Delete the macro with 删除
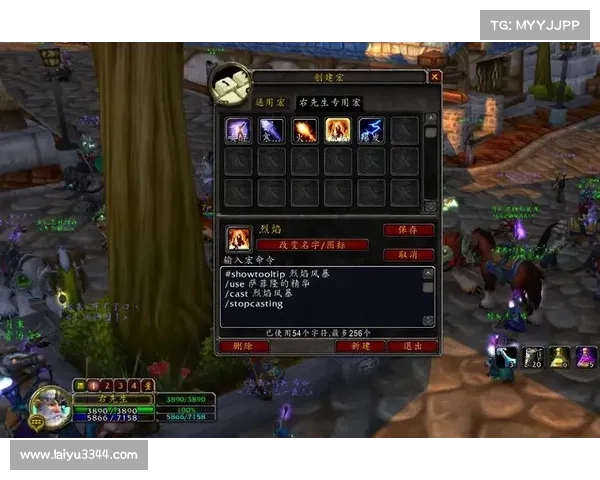The width and height of the screenshot is (600, 480). click(243, 346)
